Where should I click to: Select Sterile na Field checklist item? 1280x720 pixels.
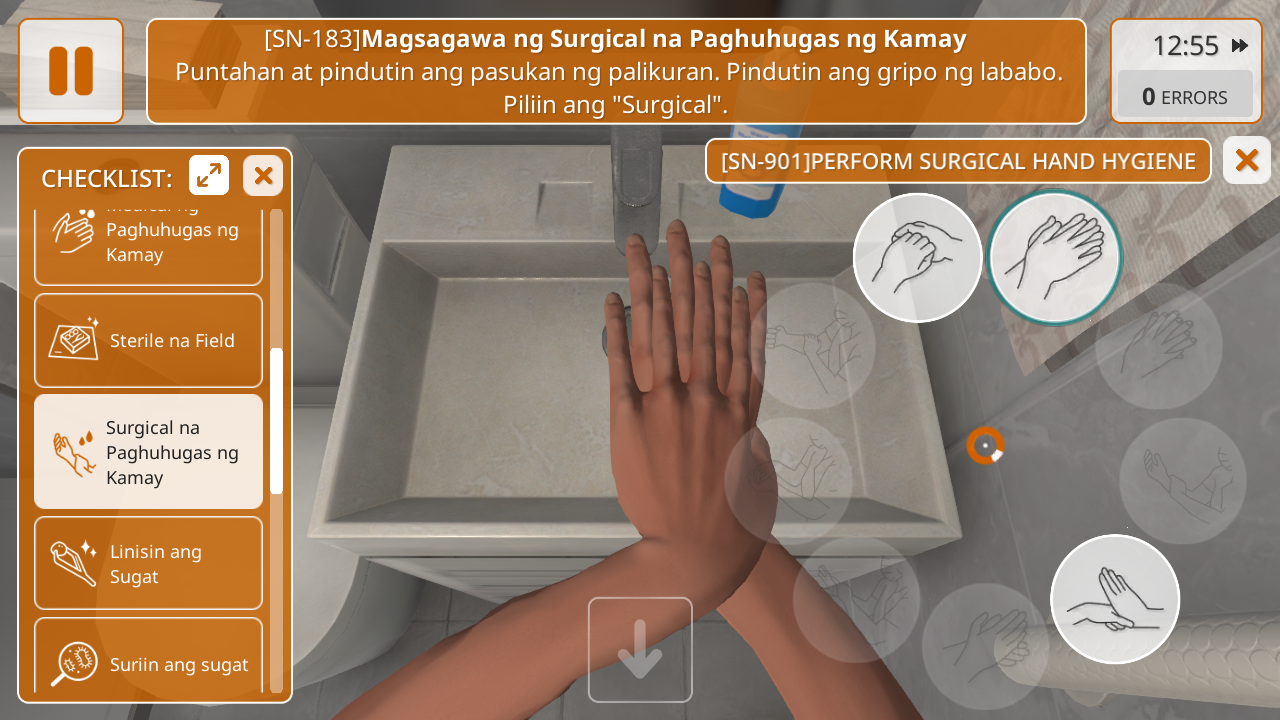pyautogui.click(x=148, y=341)
